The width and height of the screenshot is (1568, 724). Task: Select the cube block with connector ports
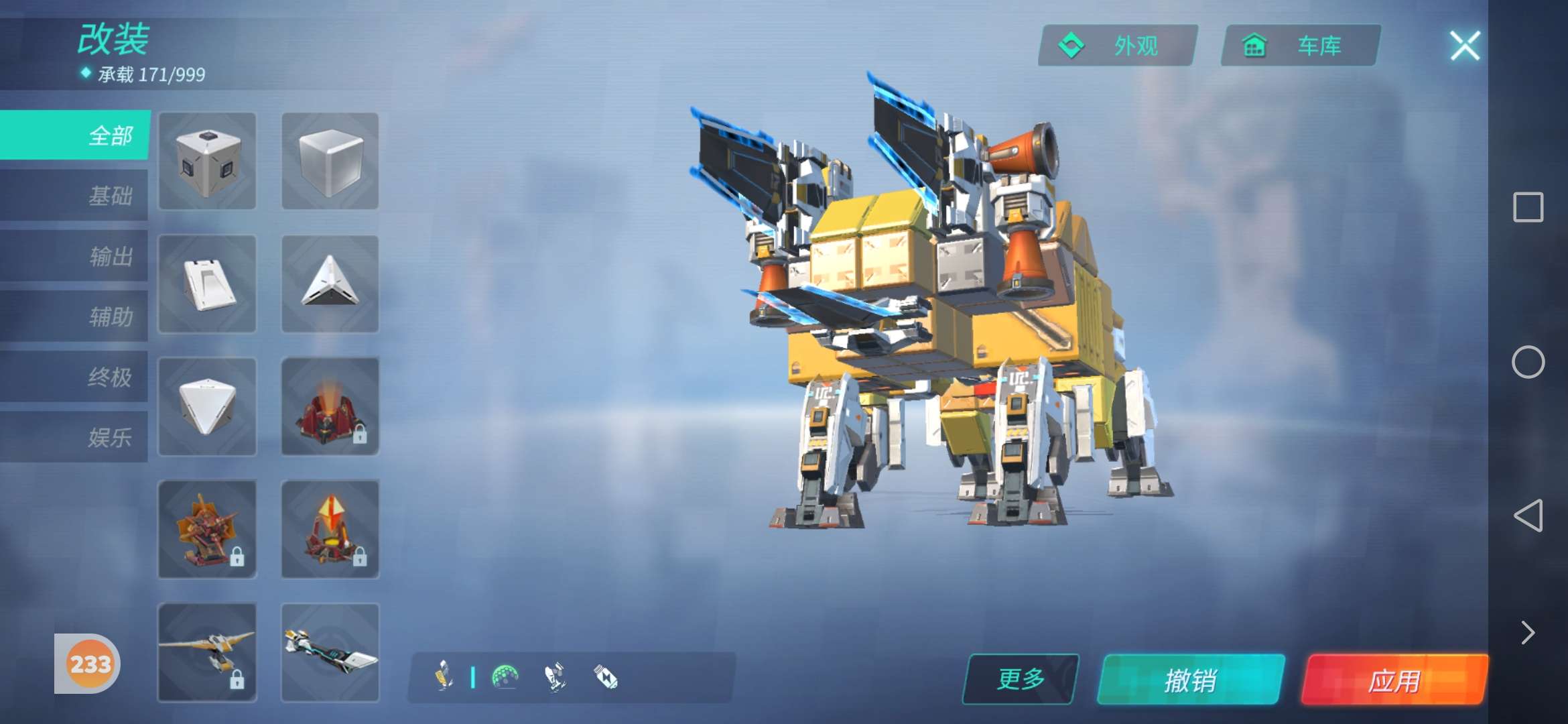click(x=208, y=162)
